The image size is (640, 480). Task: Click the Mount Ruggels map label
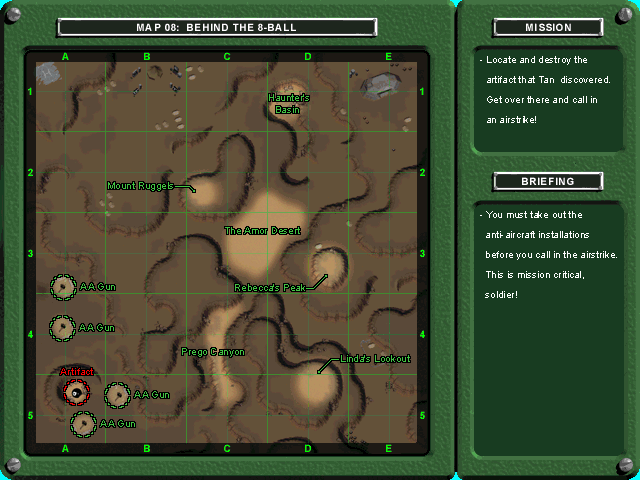pos(140,185)
